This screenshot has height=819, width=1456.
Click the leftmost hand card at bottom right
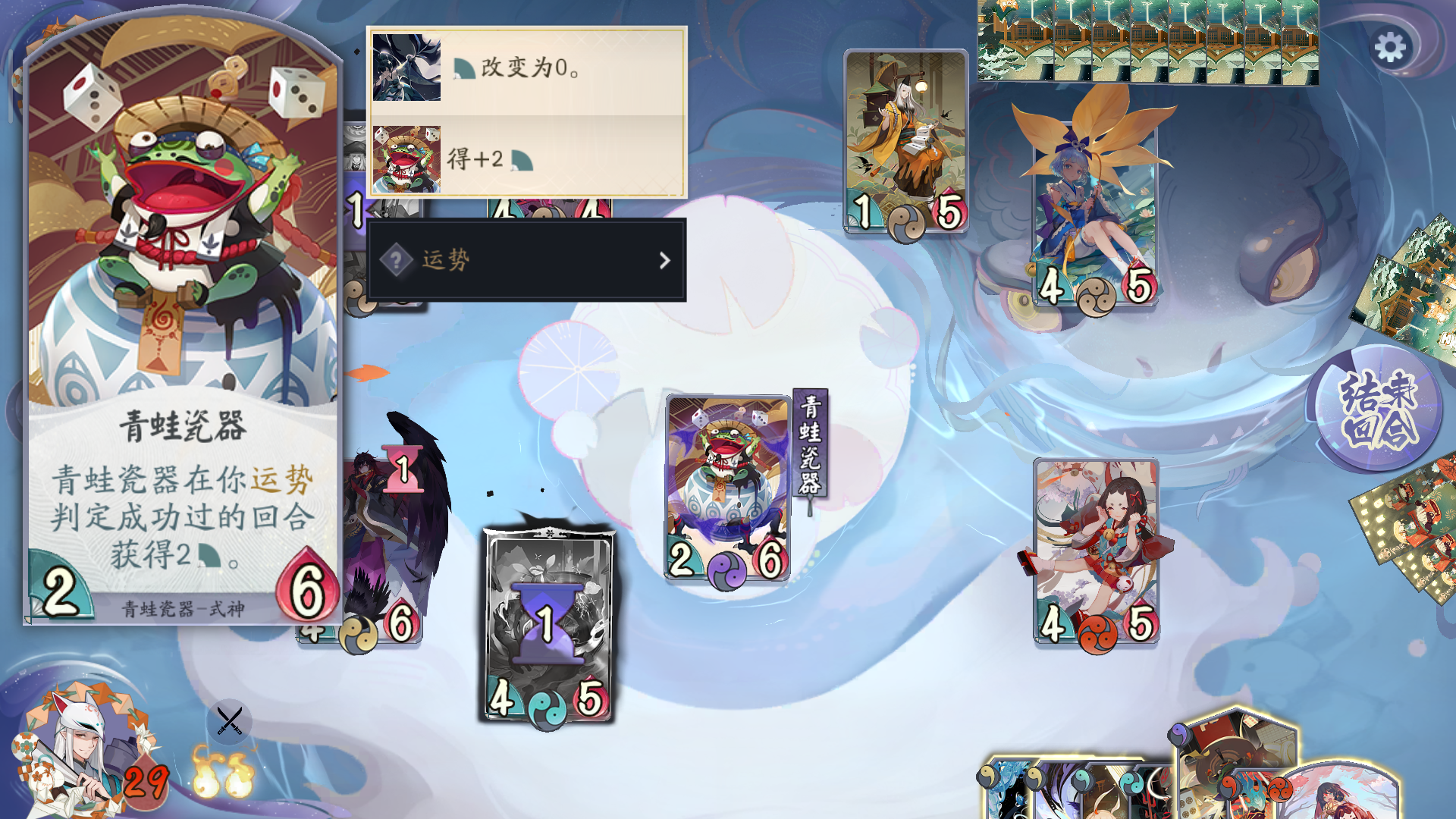(1012, 789)
